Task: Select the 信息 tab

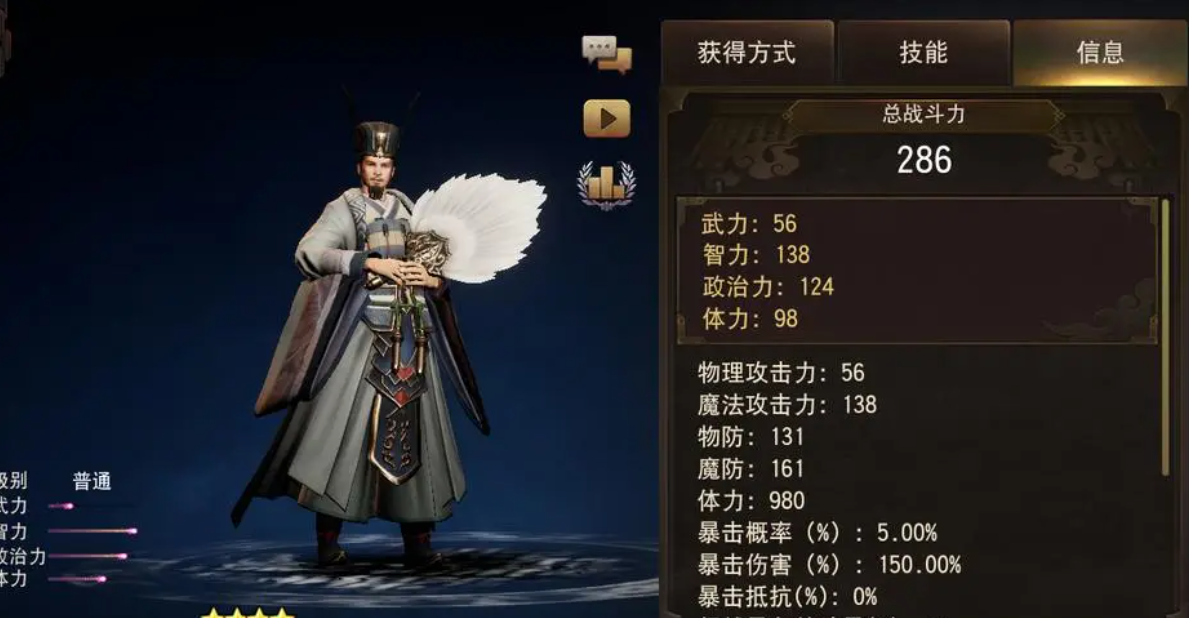Action: pos(1100,53)
